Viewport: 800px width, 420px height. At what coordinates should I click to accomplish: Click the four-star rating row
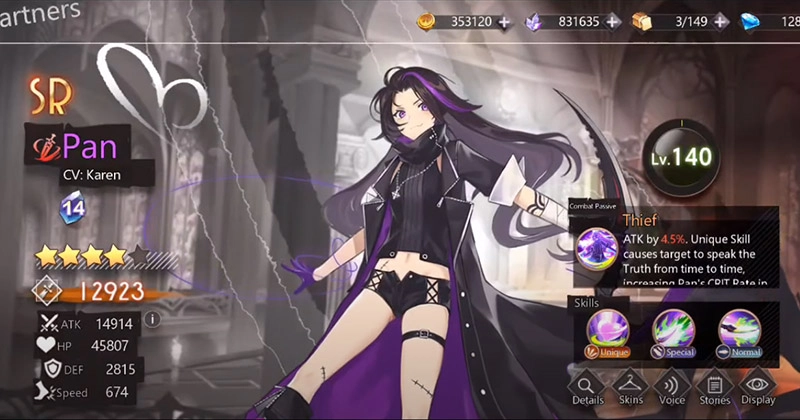point(95,256)
